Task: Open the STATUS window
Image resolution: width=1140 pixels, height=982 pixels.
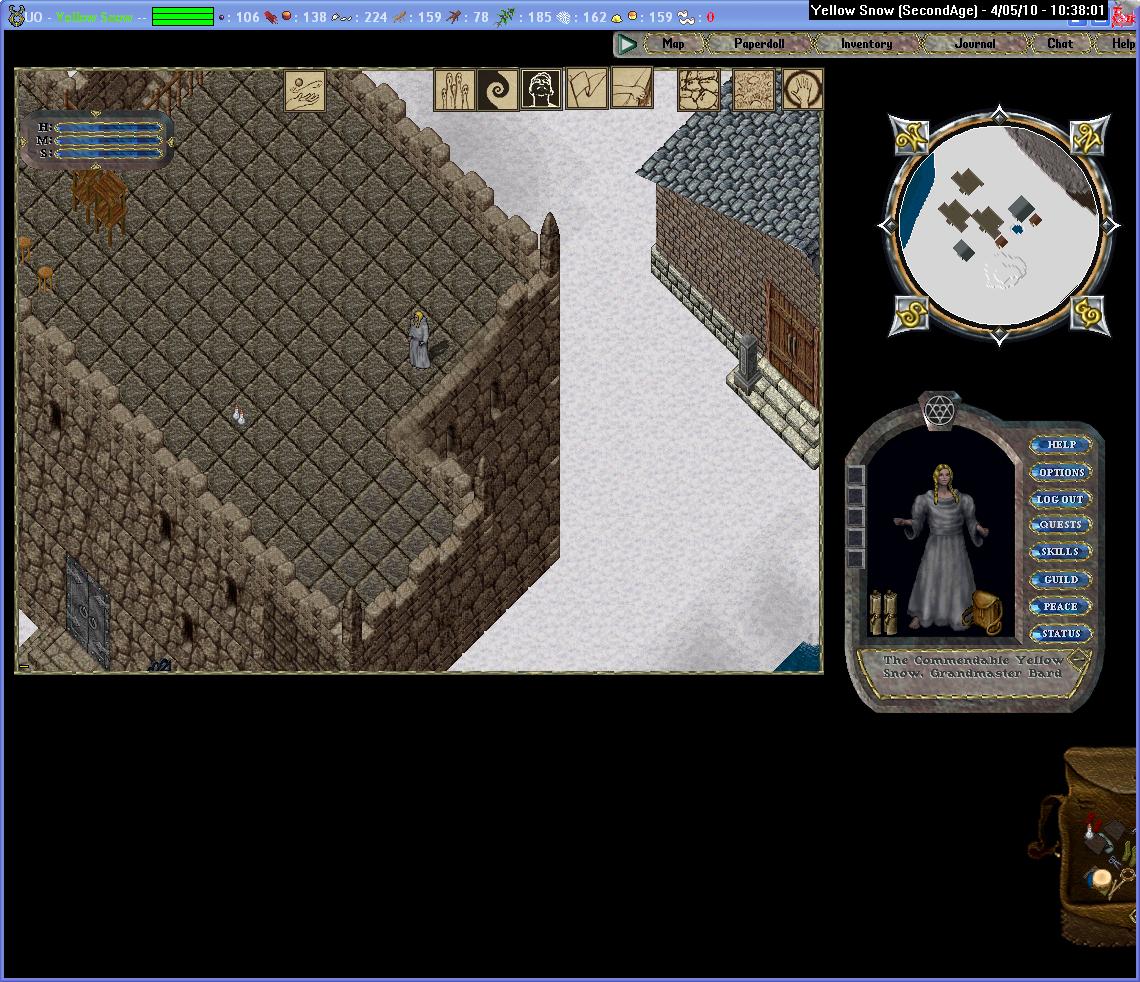Action: (x=1061, y=633)
